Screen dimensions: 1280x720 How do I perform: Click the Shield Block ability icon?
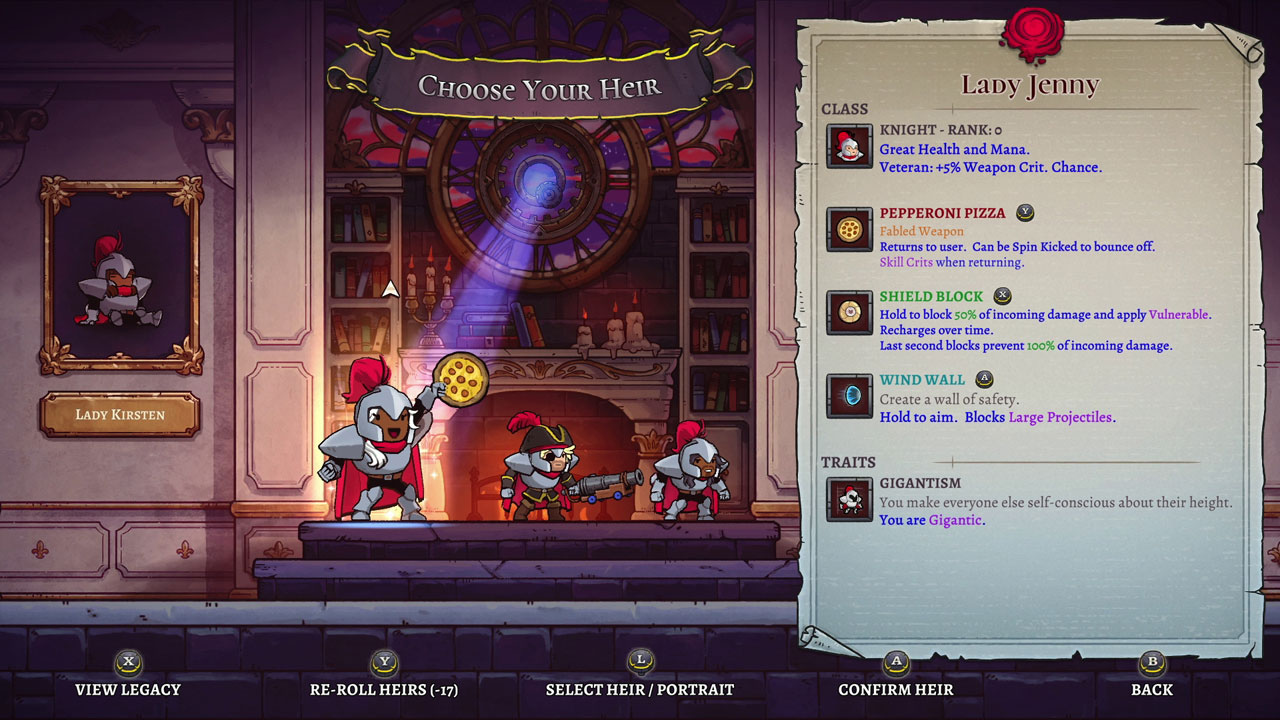[x=849, y=313]
